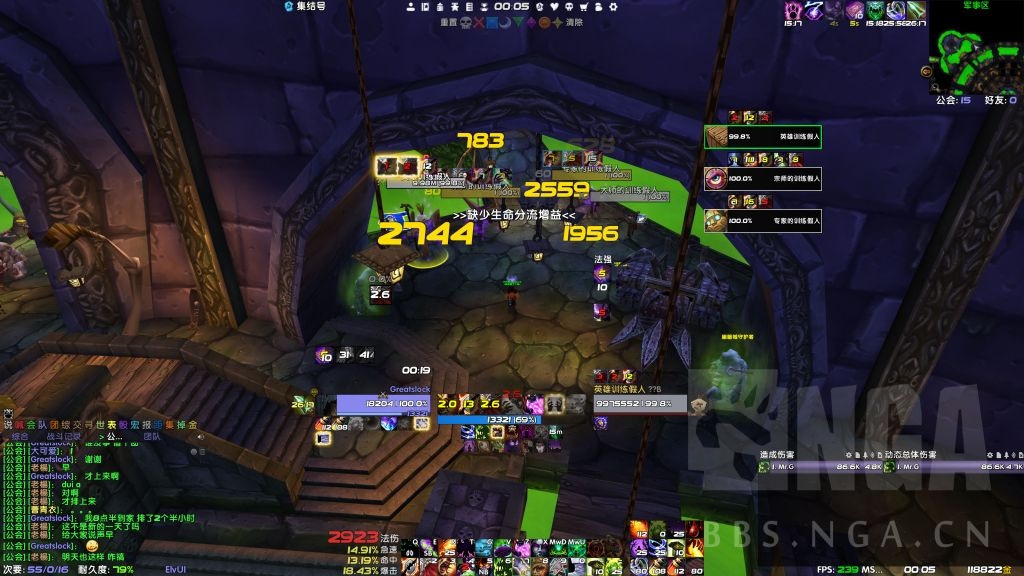Click the 造成伤害 damage meter header
Screen dimensions: 1024x576
click(778, 454)
